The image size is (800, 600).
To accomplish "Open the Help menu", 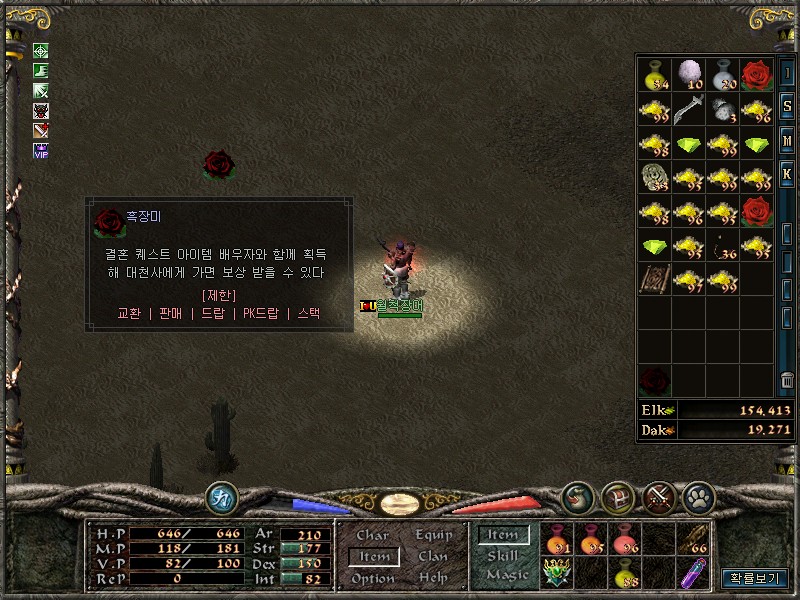I will (433, 578).
